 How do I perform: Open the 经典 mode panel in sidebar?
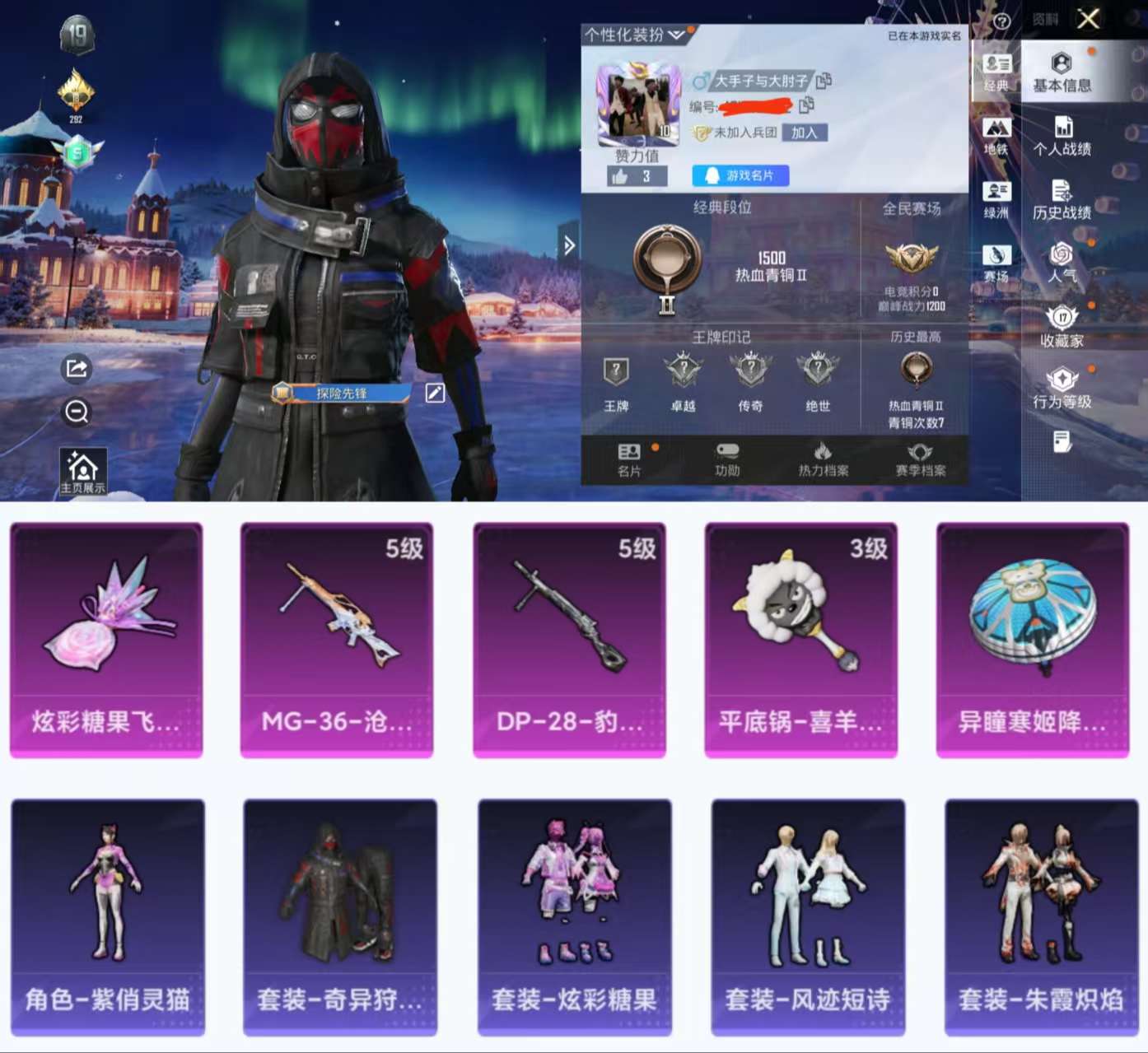(x=996, y=71)
